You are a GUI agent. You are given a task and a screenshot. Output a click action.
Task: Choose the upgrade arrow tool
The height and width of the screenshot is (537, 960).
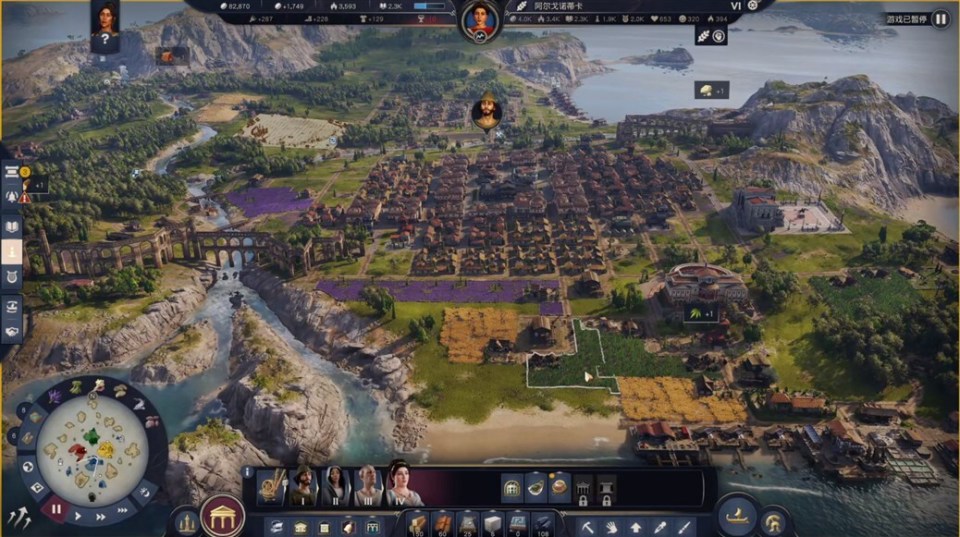[636, 525]
